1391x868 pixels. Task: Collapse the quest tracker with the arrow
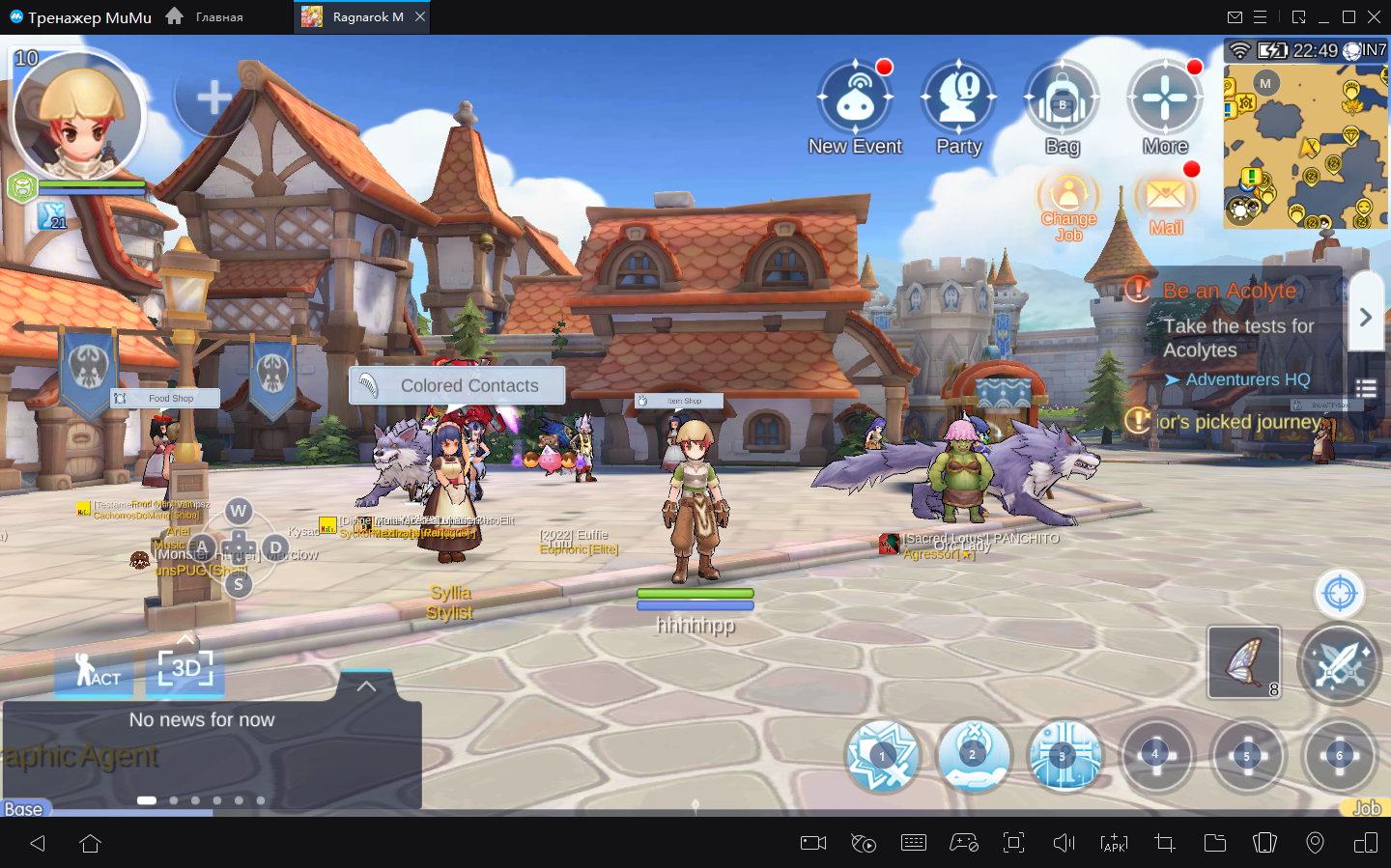(x=1365, y=317)
